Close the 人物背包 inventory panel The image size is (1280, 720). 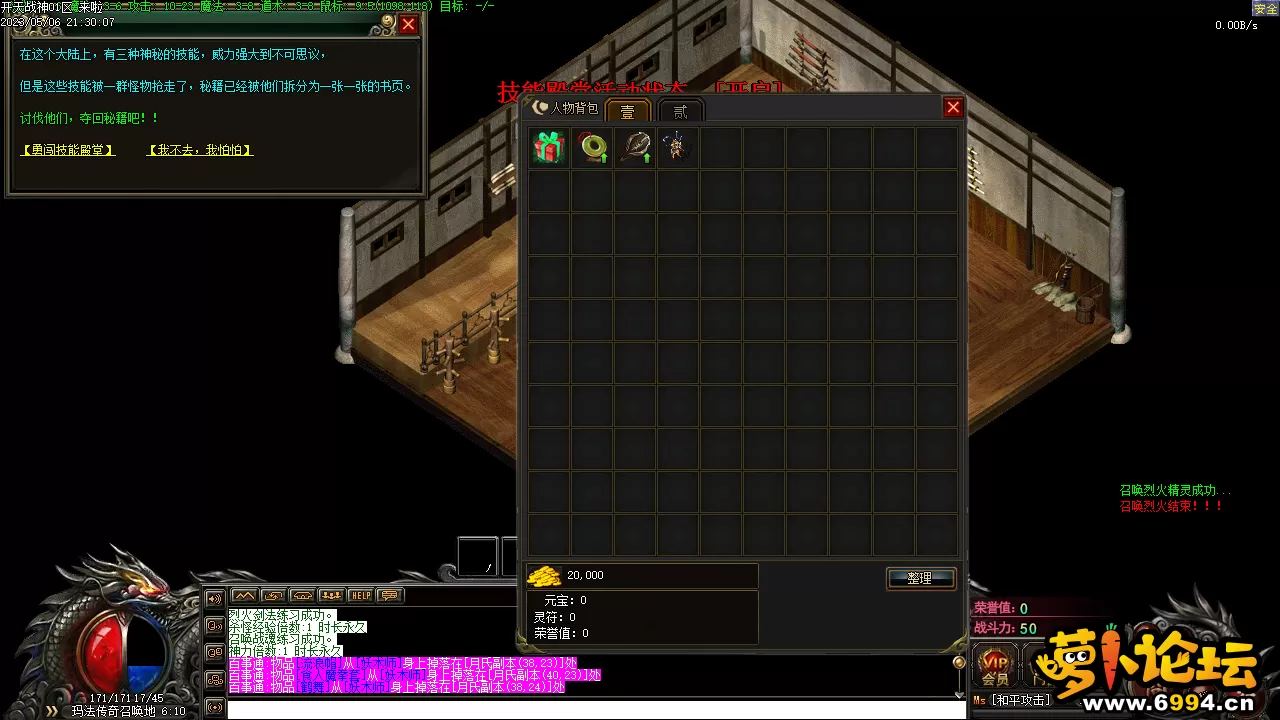click(953, 108)
